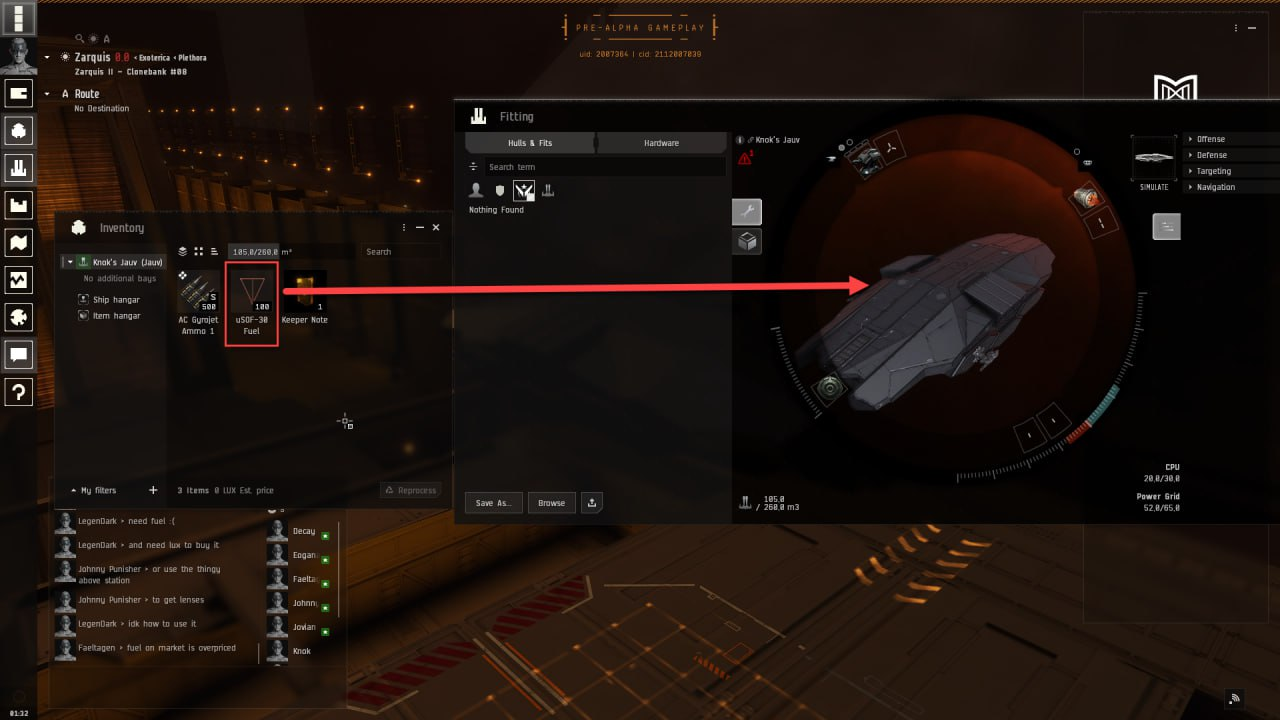Image resolution: width=1280 pixels, height=720 pixels.
Task: Click the Save As button
Action: coord(493,503)
